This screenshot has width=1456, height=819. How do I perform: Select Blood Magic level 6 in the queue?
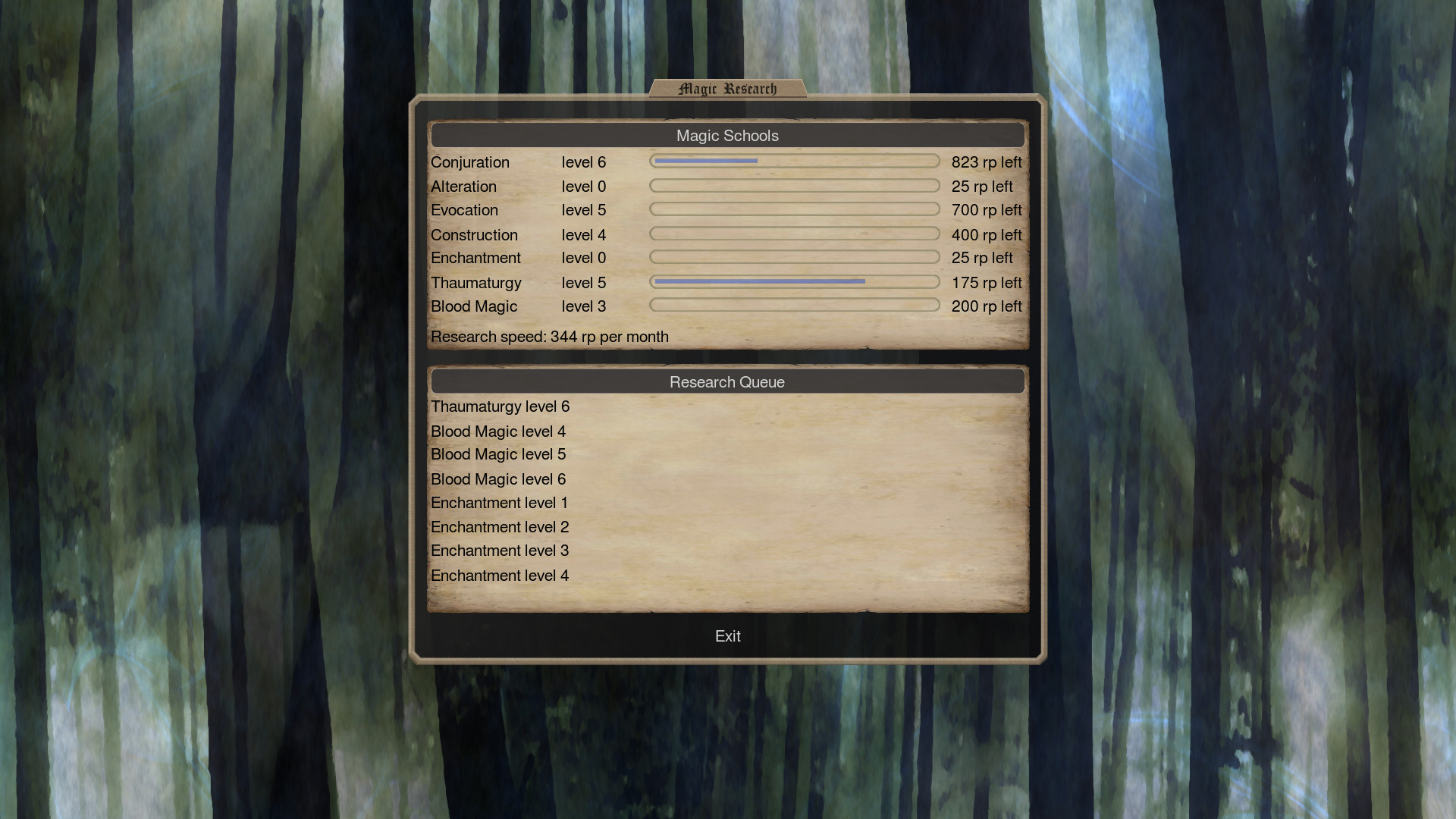click(x=497, y=479)
